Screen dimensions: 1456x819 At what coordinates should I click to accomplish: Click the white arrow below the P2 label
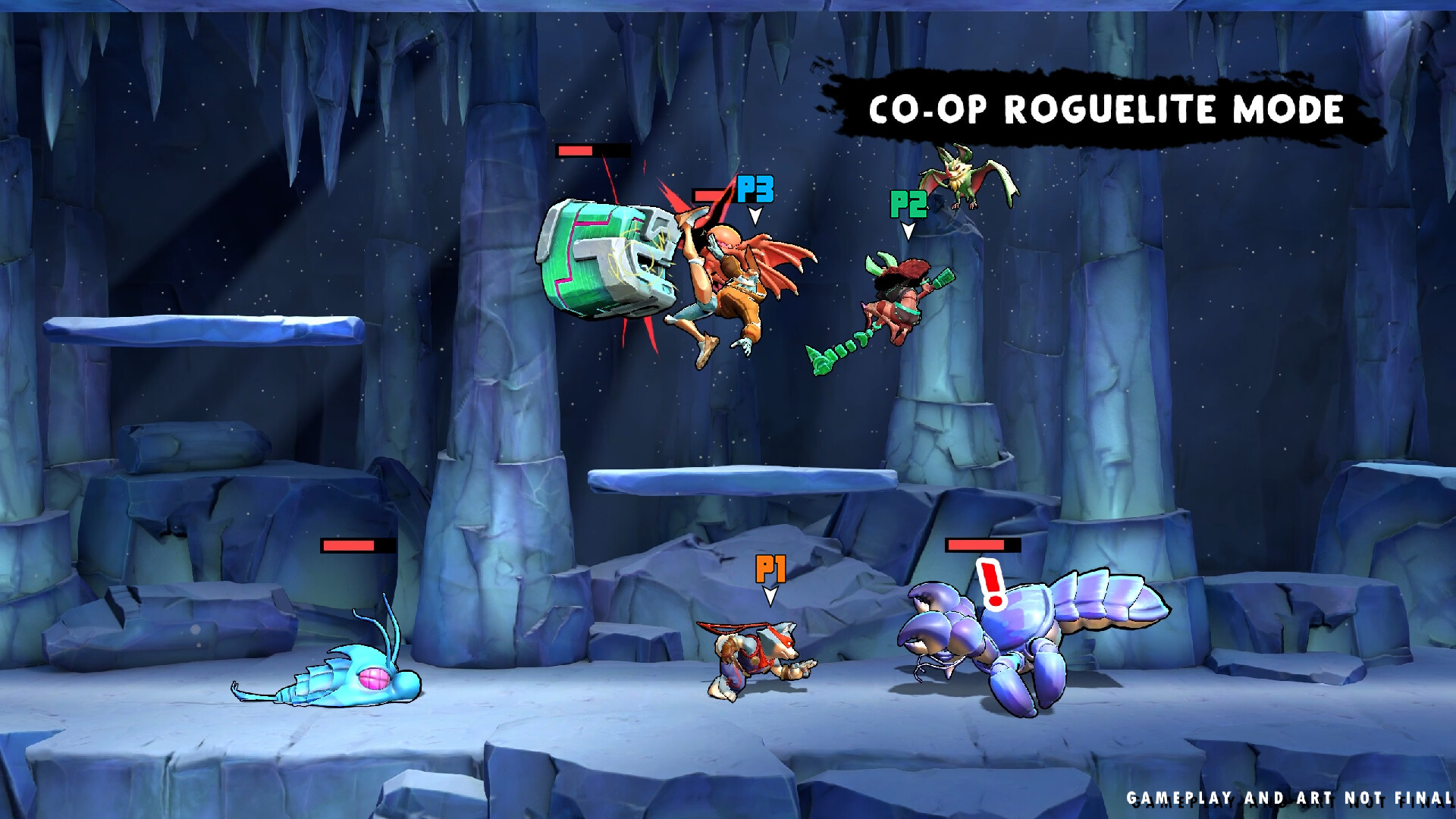907,231
